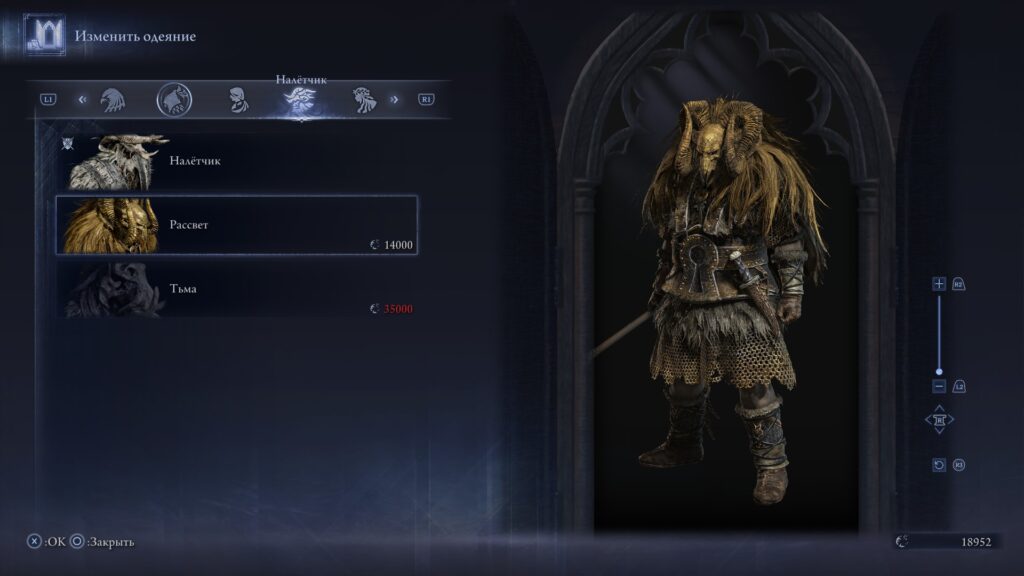Select the highlighted Налётчик character tab
Image resolution: width=1024 pixels, height=576 pixels.
pyautogui.click(x=298, y=100)
